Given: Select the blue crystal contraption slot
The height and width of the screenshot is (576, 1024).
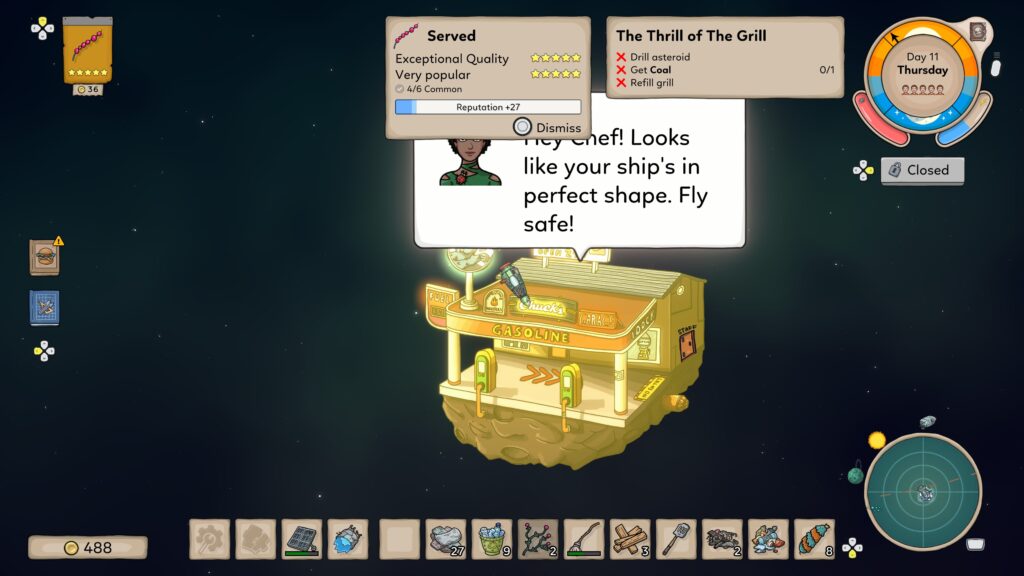Looking at the screenshot, I should [347, 539].
